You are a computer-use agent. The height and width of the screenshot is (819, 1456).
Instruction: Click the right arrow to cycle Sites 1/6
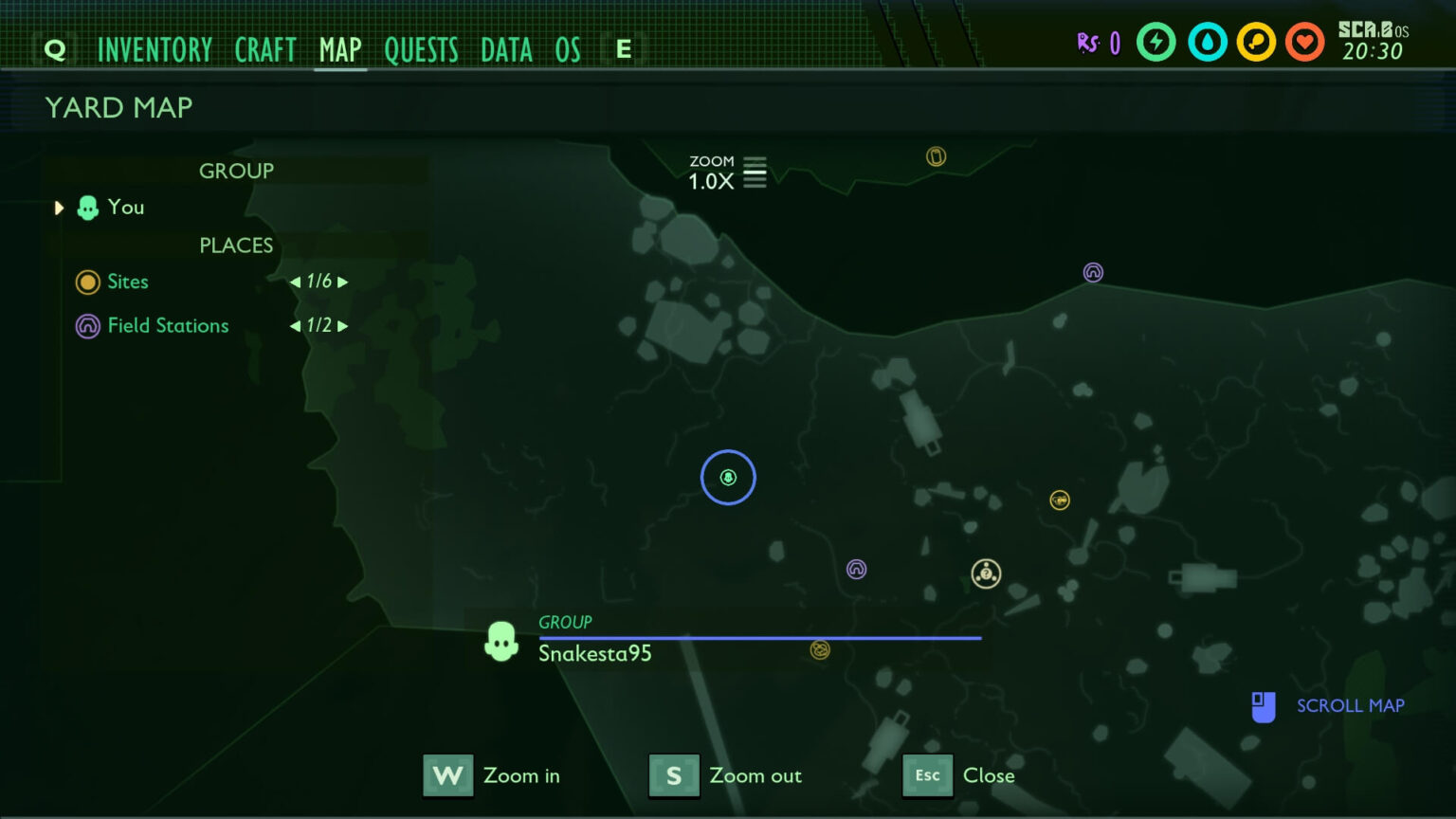tap(344, 282)
